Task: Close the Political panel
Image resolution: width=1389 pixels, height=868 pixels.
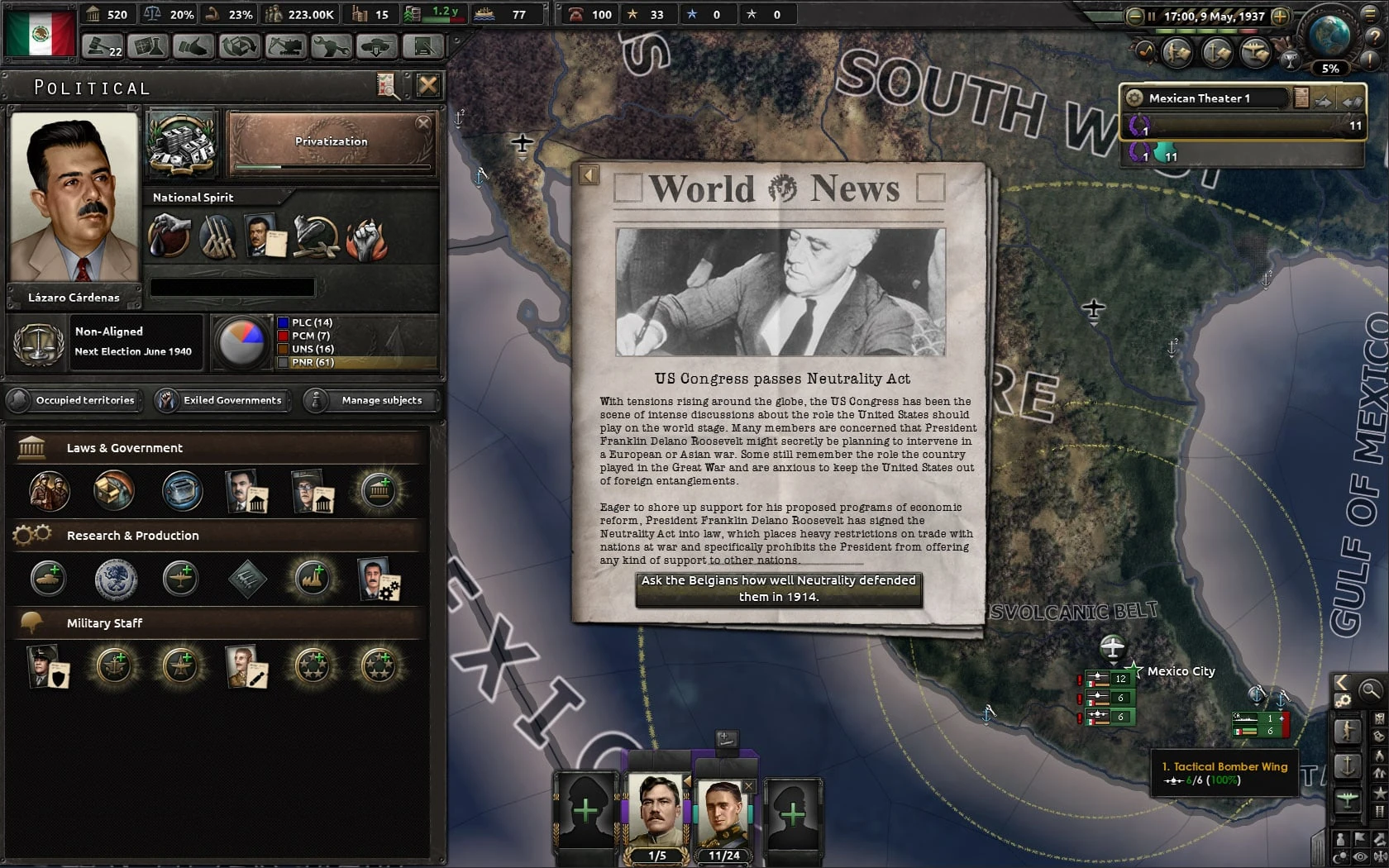Action: [427, 85]
